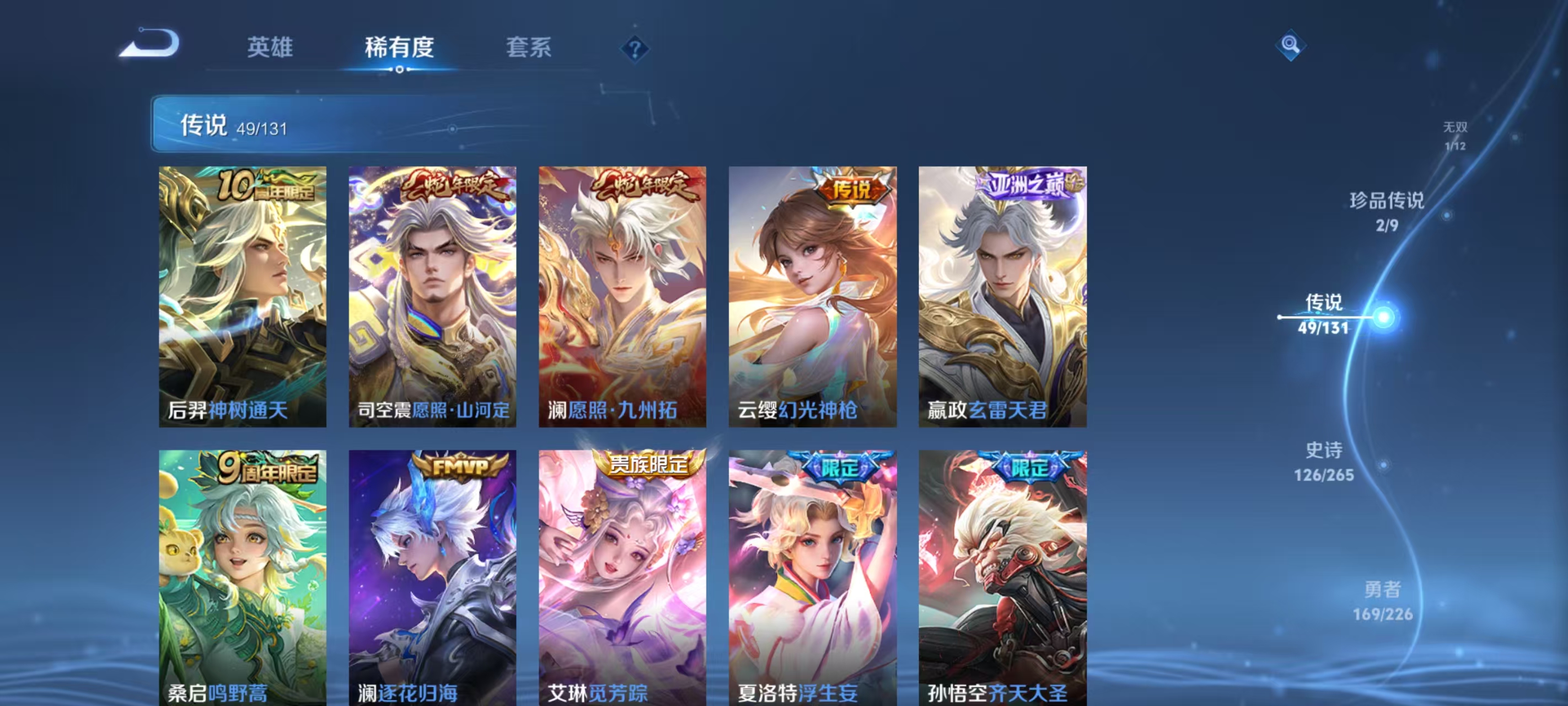Switch to the 套系 tab
Image resolution: width=1568 pixels, height=706 pixels.
point(529,47)
